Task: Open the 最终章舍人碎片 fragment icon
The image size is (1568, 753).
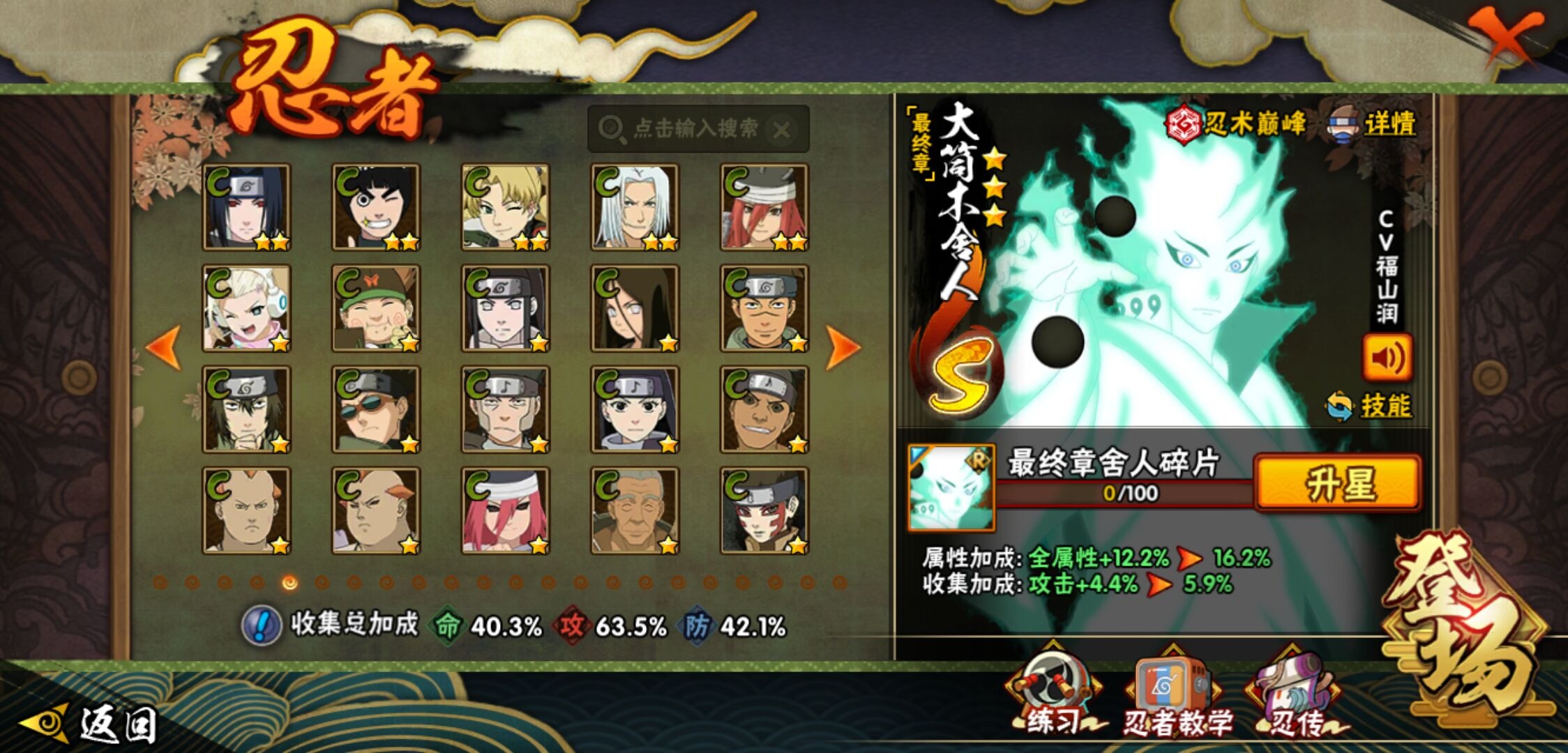Action: pos(951,487)
